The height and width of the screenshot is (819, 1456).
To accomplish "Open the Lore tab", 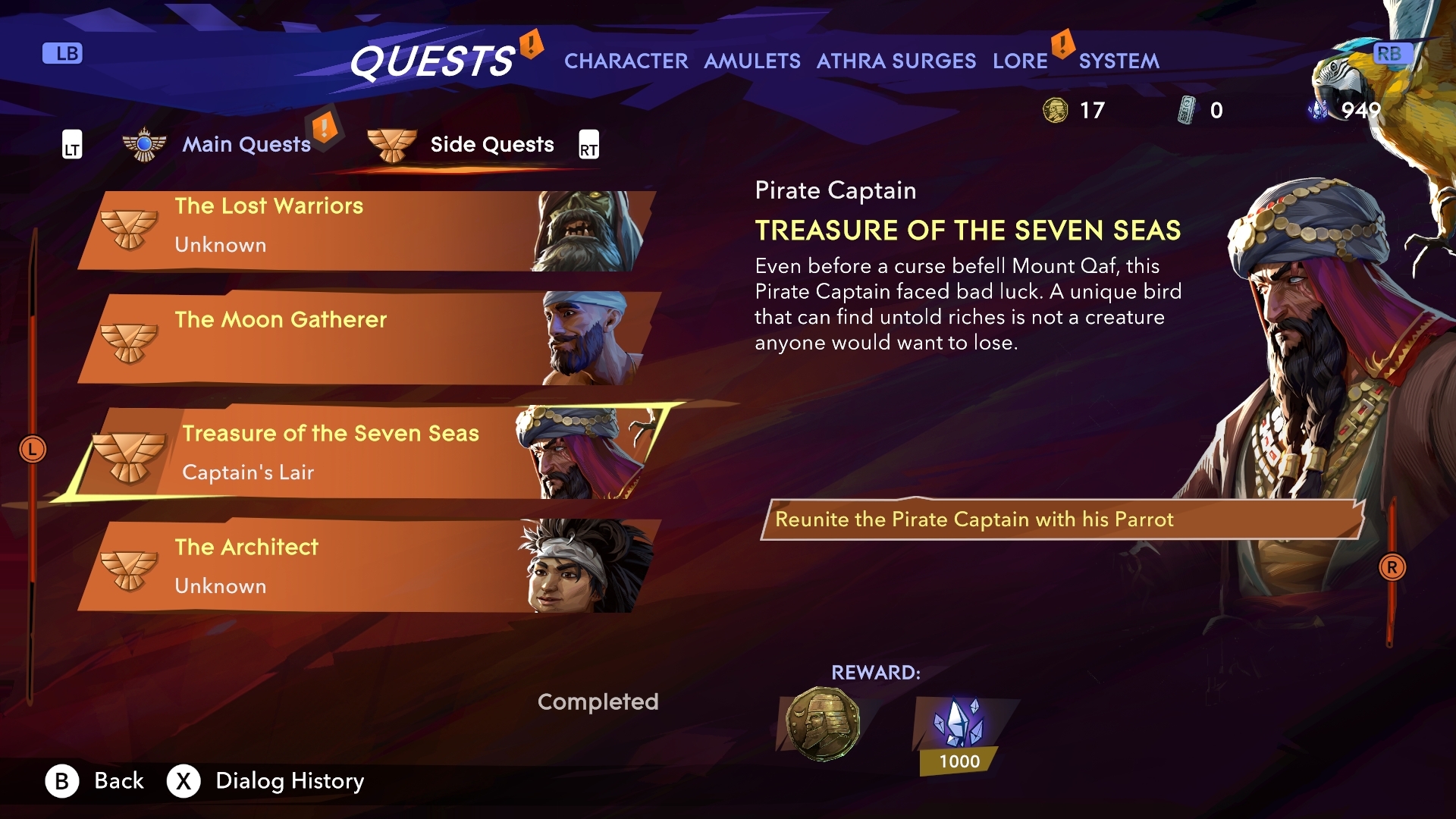I will (x=1020, y=61).
